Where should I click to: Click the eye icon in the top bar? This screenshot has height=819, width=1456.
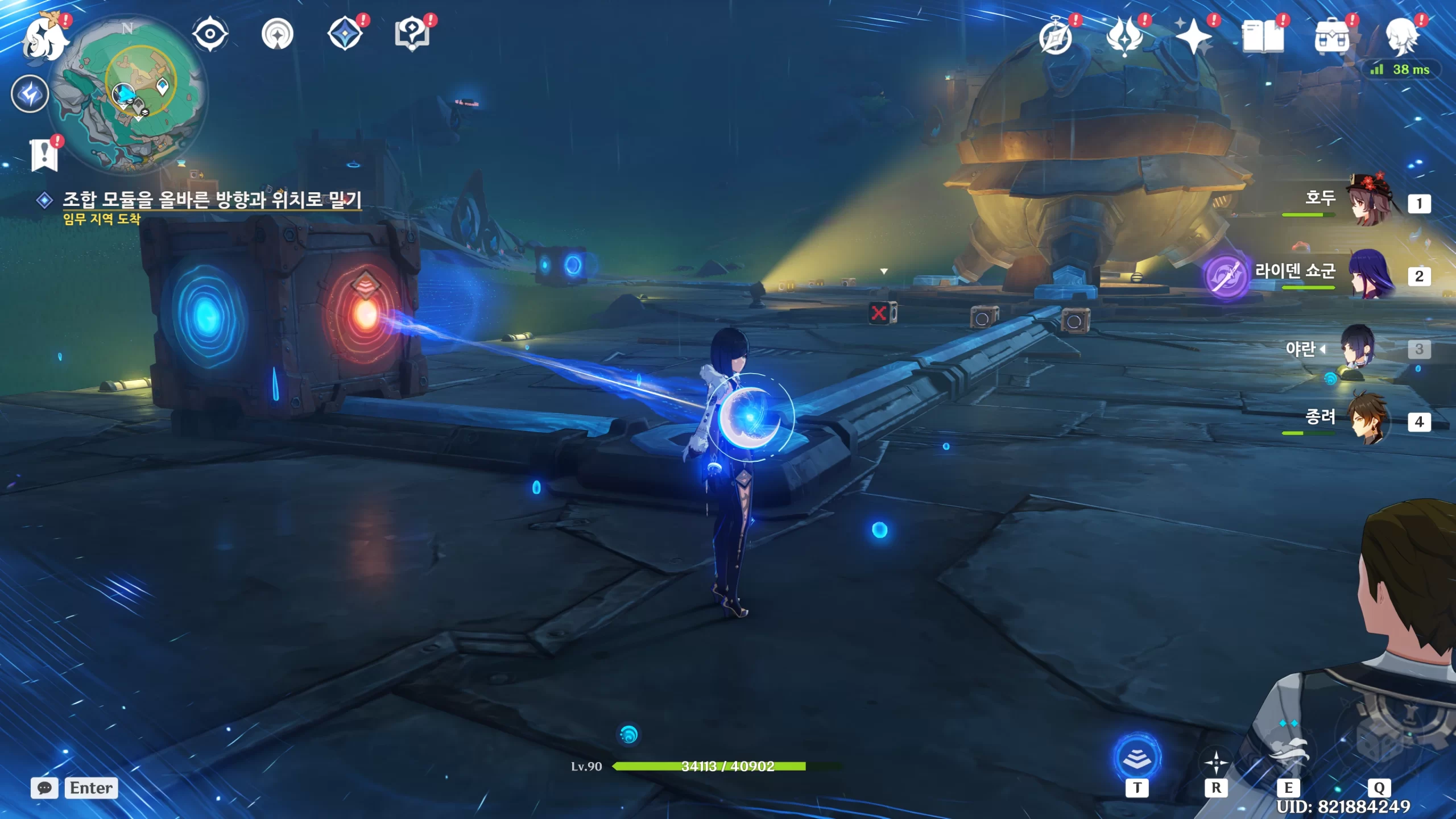pos(210,34)
